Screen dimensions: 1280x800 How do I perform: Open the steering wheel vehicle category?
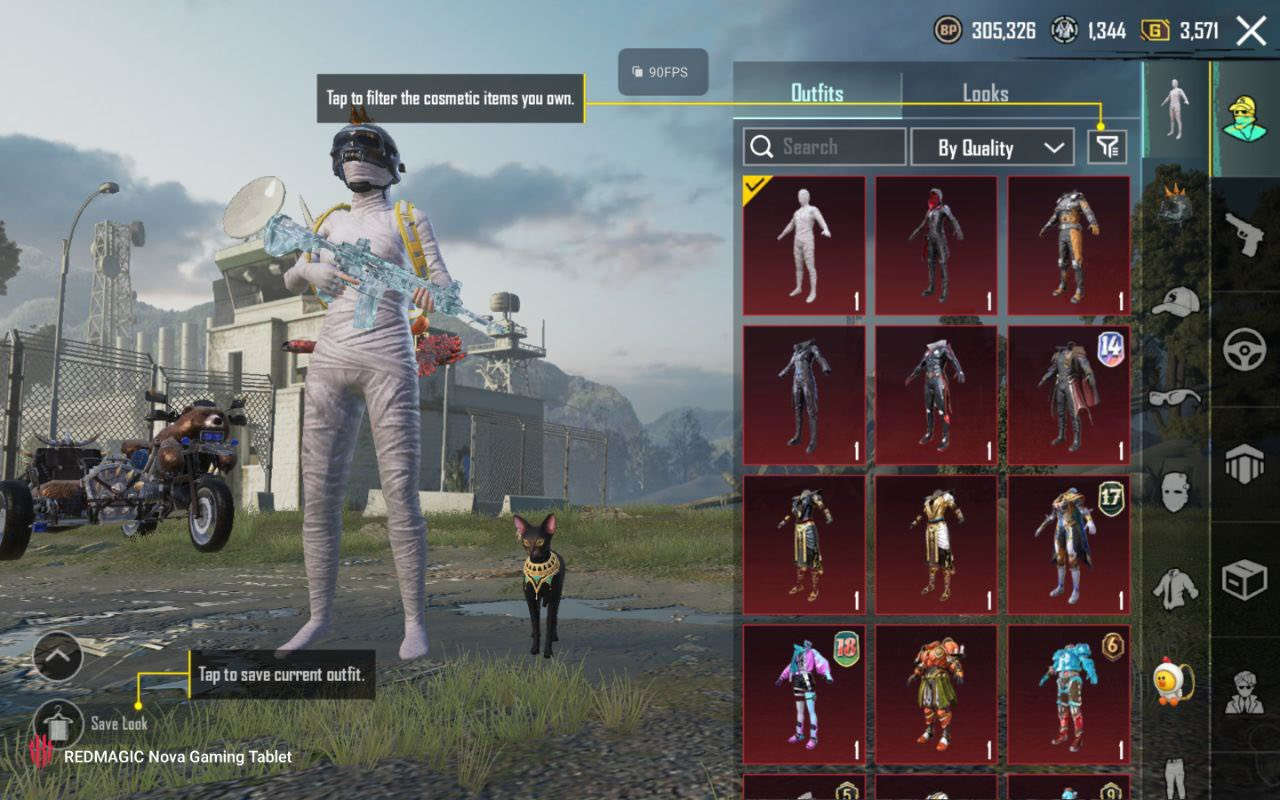pos(1244,350)
